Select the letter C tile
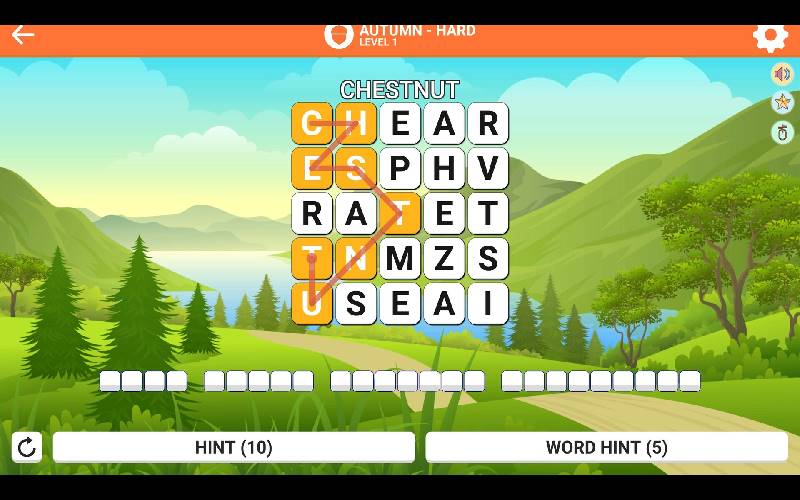This screenshot has height=500, width=800. [312, 124]
